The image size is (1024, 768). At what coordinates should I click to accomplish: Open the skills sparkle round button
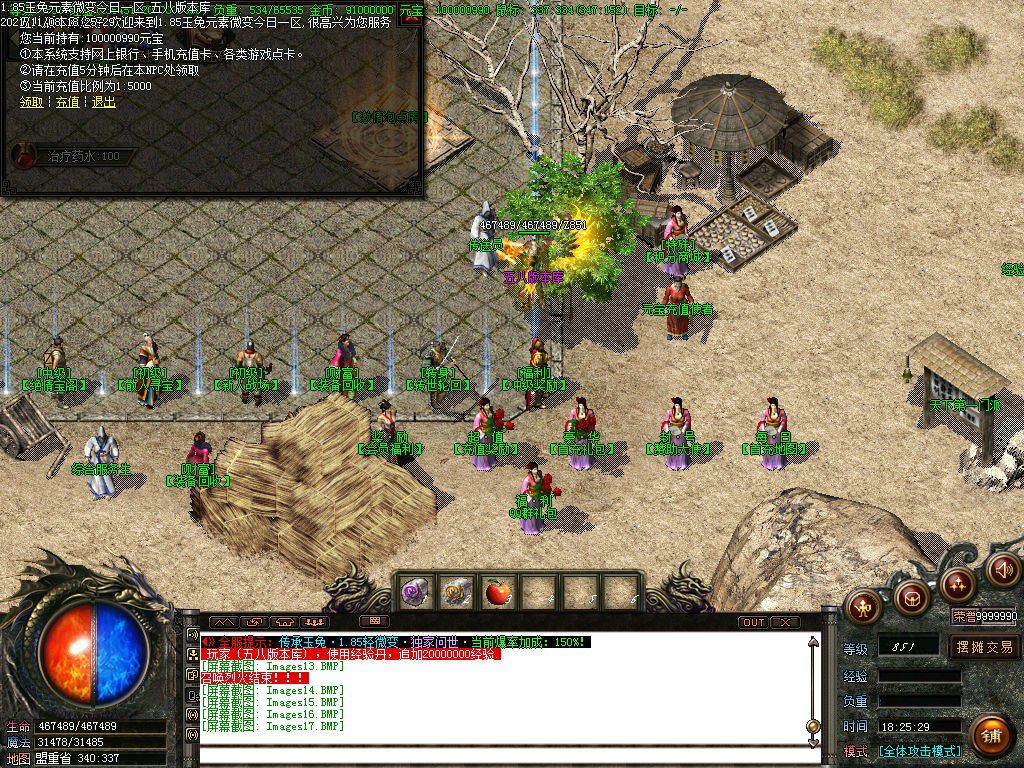[958, 582]
